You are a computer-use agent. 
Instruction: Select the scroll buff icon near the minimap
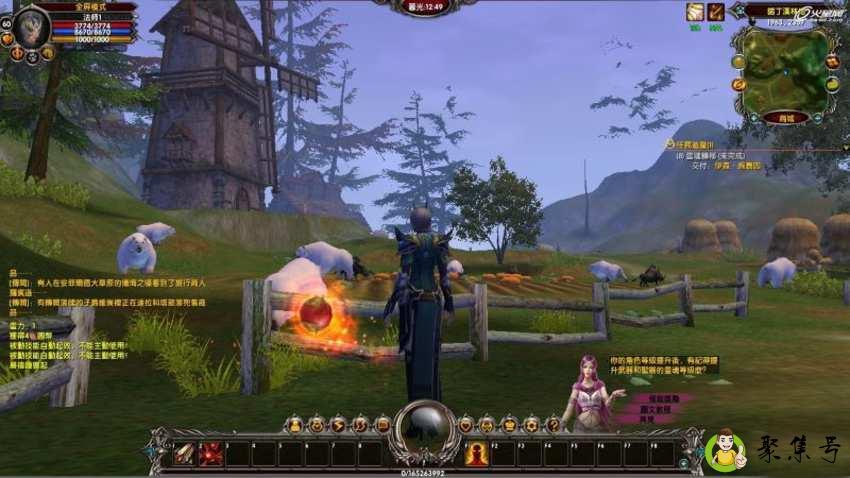[x=694, y=12]
